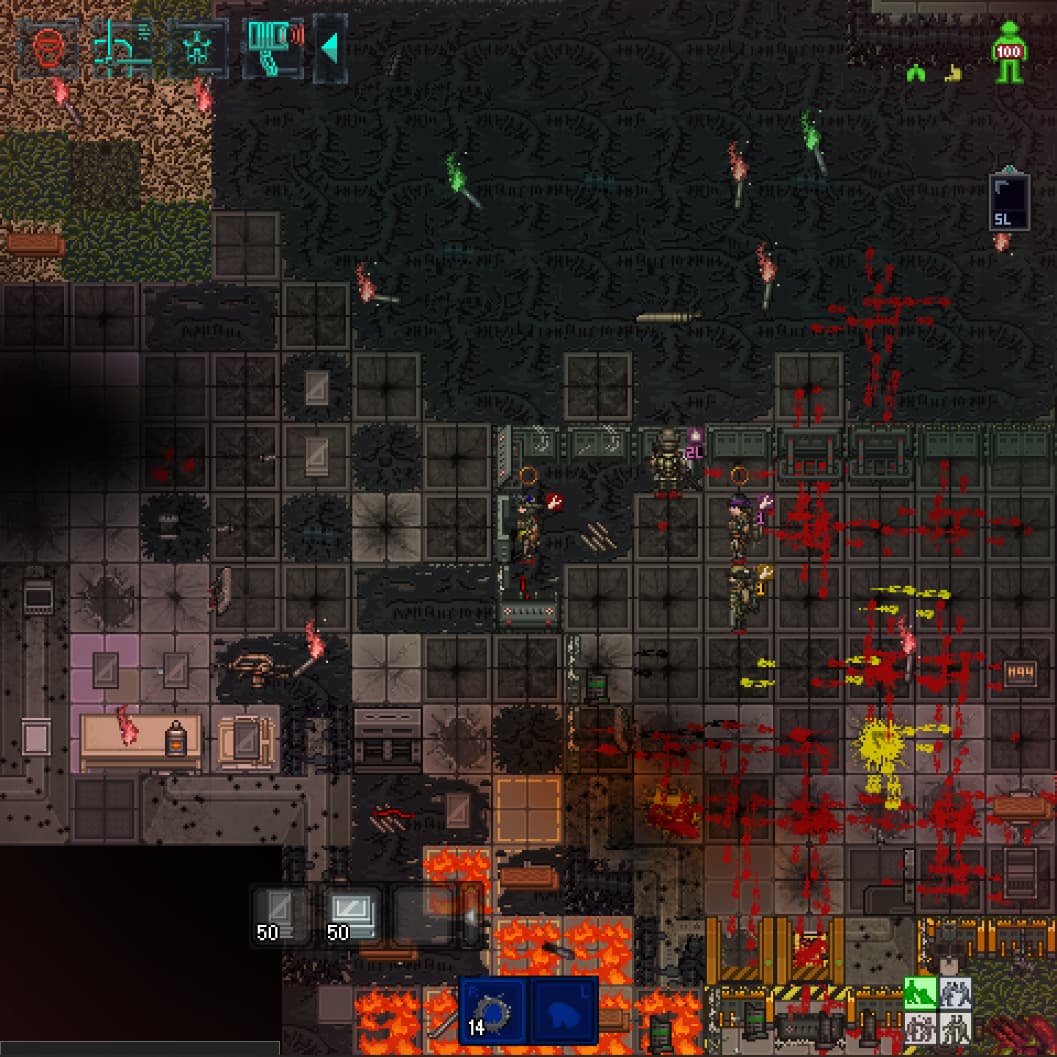Viewport: 1057px width, 1057px height.
Task: Collapse the action bar with the cyan arrow
Action: pyautogui.click(x=330, y=48)
